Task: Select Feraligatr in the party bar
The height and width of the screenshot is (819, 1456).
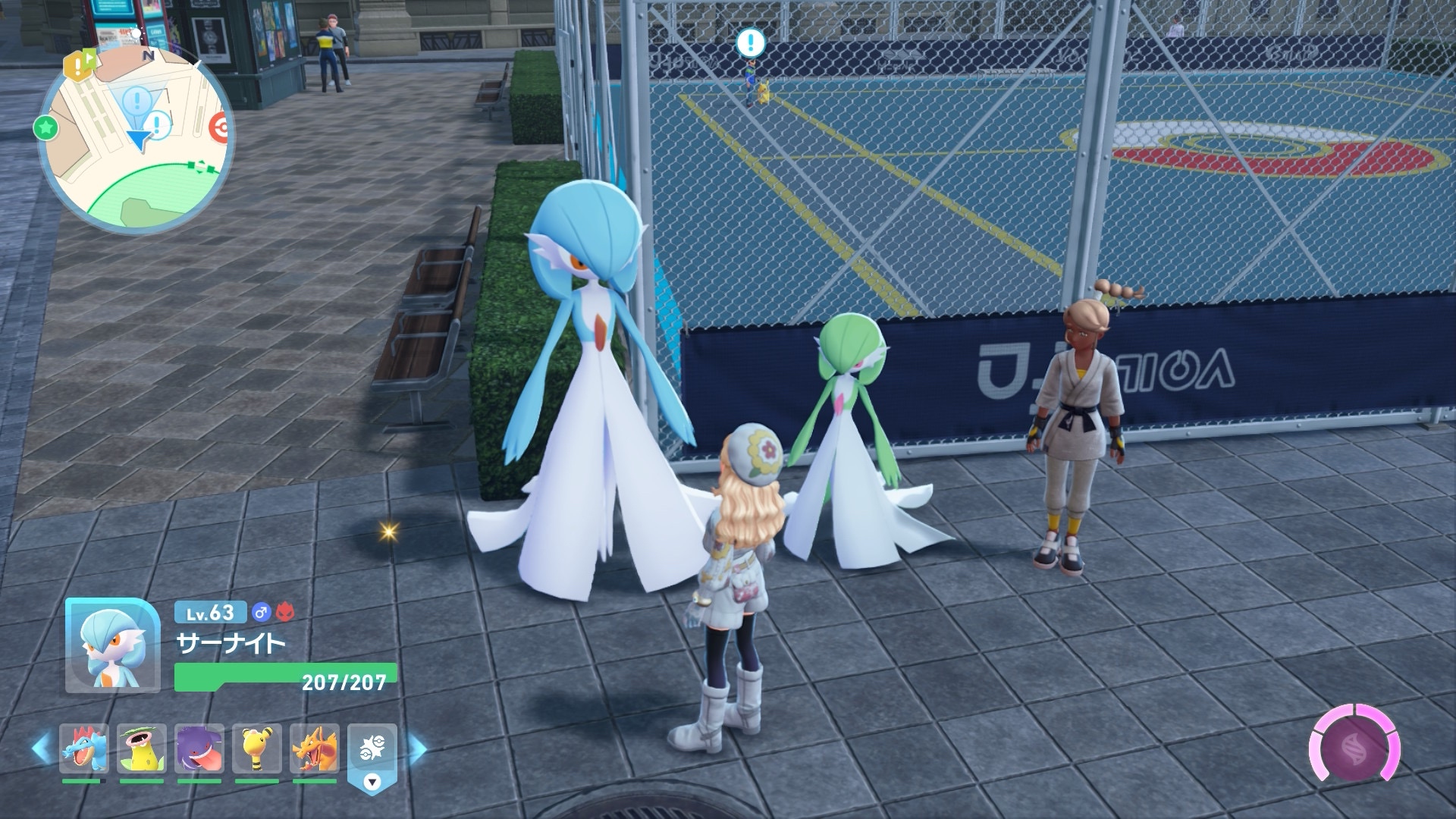Action: click(x=84, y=748)
